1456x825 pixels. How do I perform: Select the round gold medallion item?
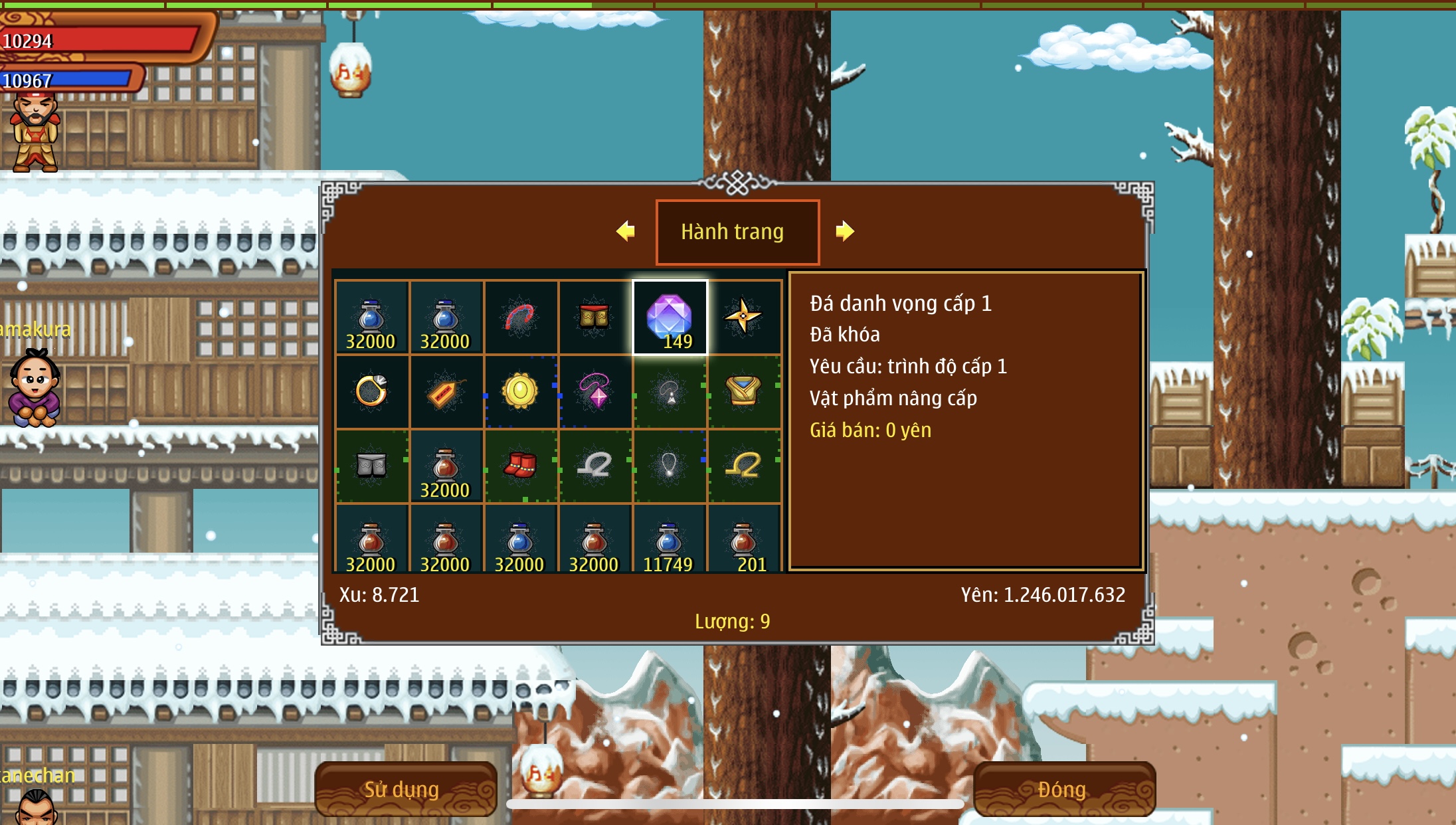point(520,391)
